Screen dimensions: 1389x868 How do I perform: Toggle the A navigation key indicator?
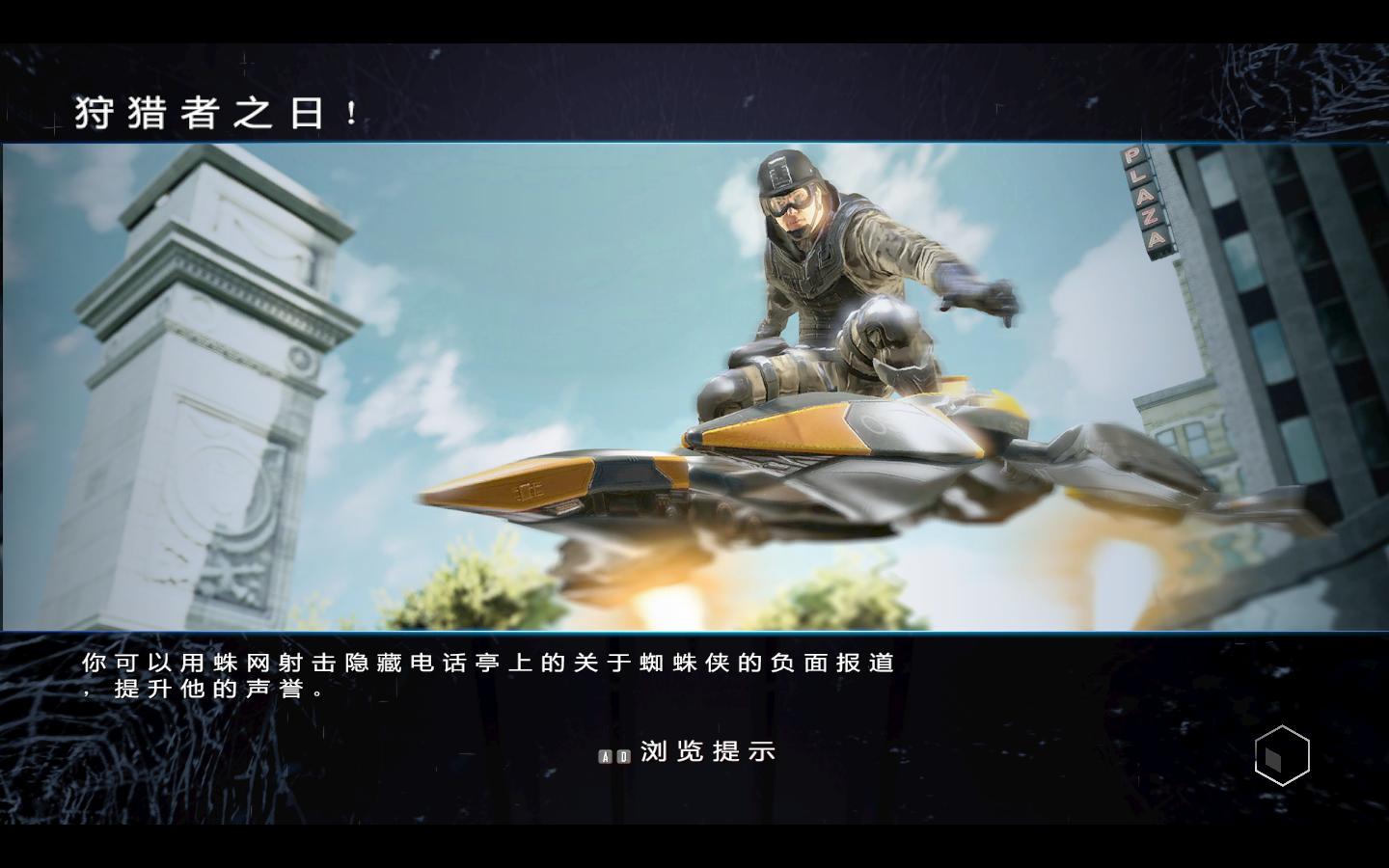click(x=606, y=756)
